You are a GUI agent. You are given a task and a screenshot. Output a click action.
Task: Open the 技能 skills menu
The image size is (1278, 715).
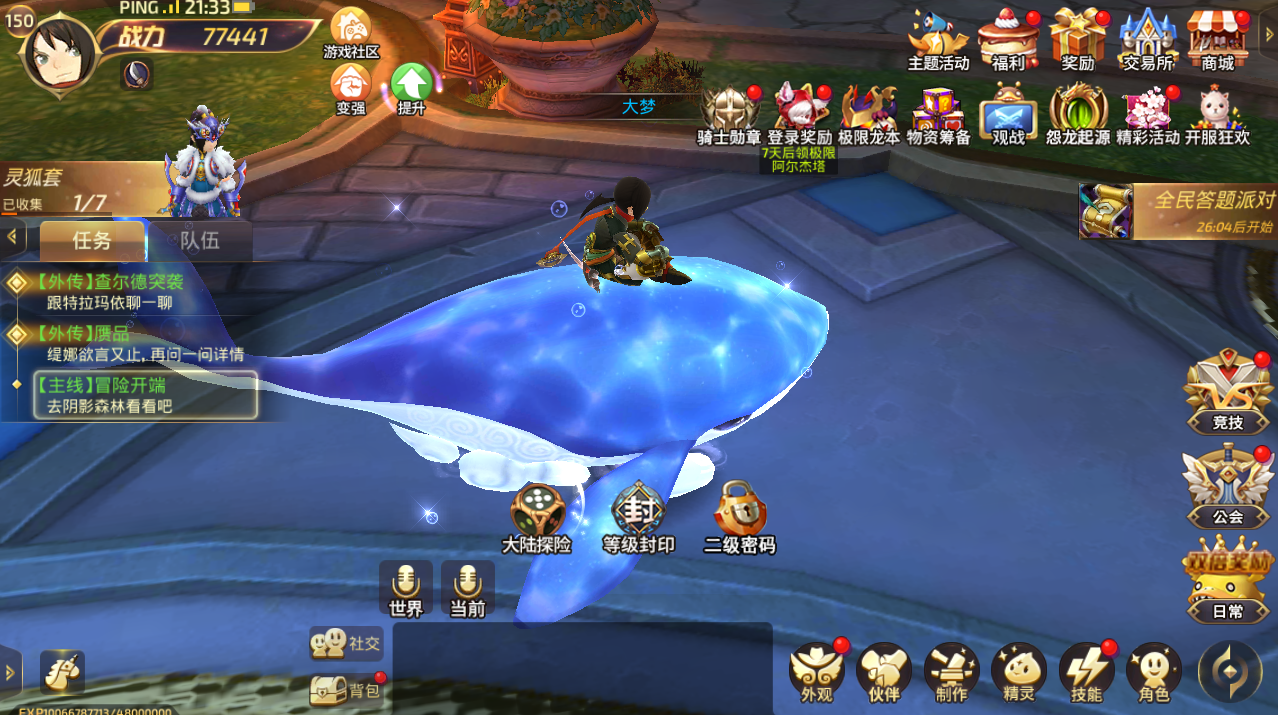1086,671
